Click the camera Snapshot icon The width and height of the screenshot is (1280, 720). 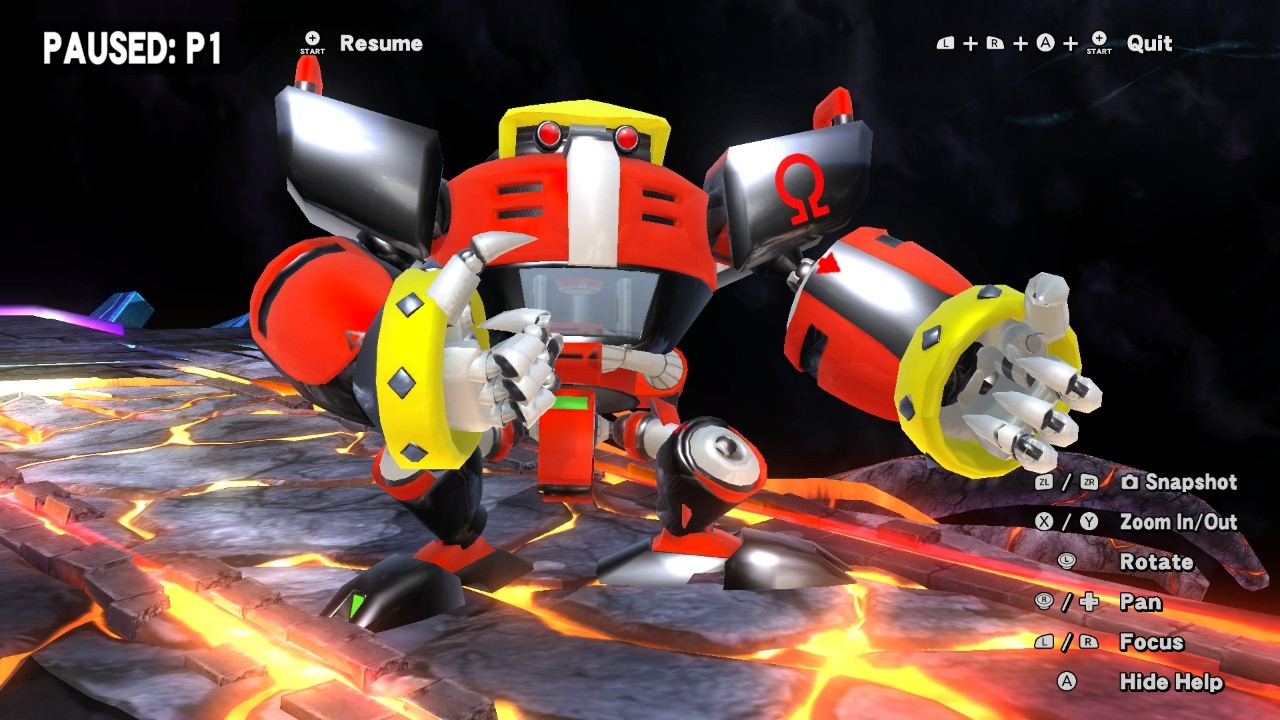pos(1130,483)
